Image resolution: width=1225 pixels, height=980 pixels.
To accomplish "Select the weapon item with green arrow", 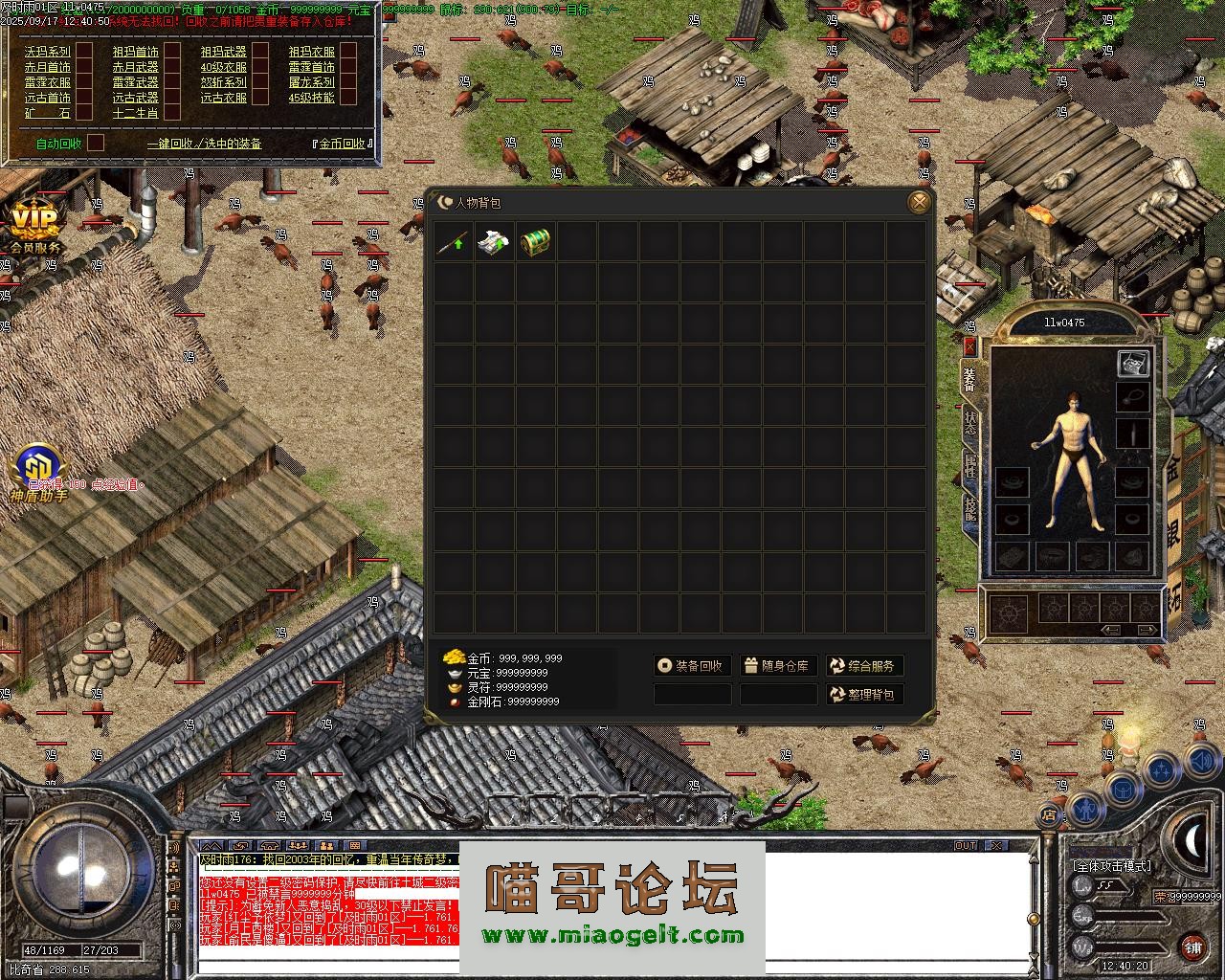I will coord(454,242).
